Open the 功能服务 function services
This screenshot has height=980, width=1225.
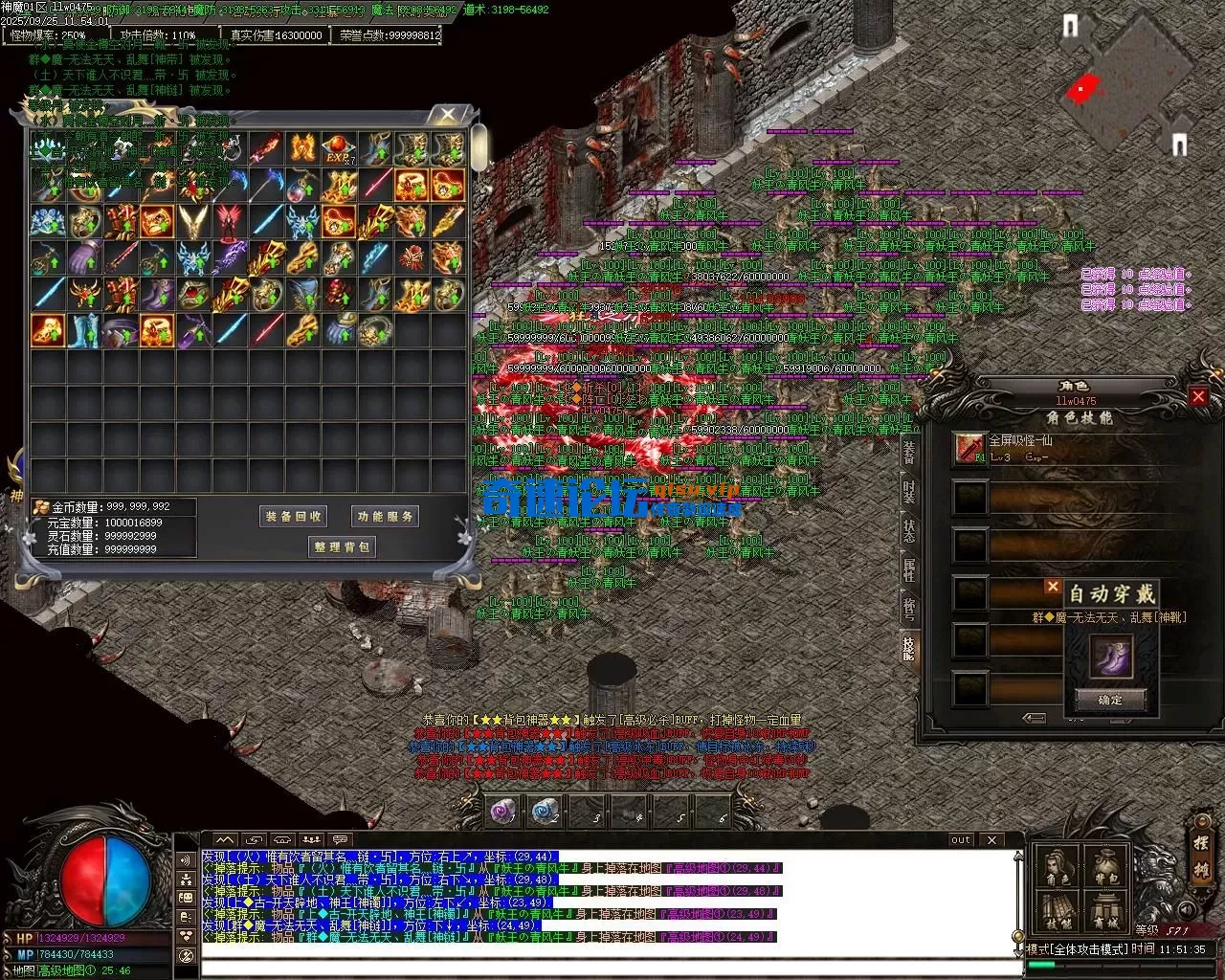click(x=386, y=517)
